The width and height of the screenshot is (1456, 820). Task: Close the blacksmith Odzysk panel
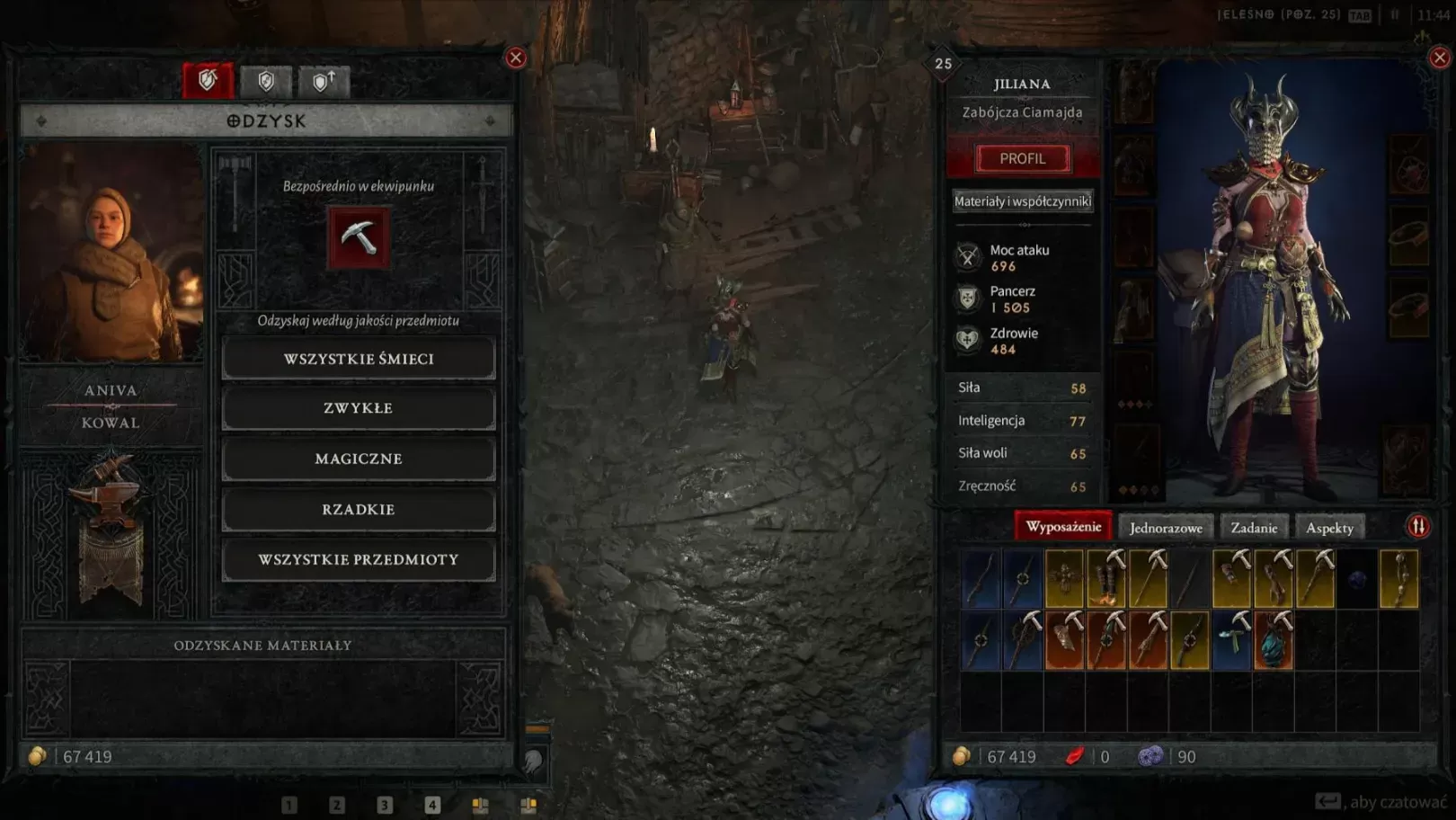(516, 58)
